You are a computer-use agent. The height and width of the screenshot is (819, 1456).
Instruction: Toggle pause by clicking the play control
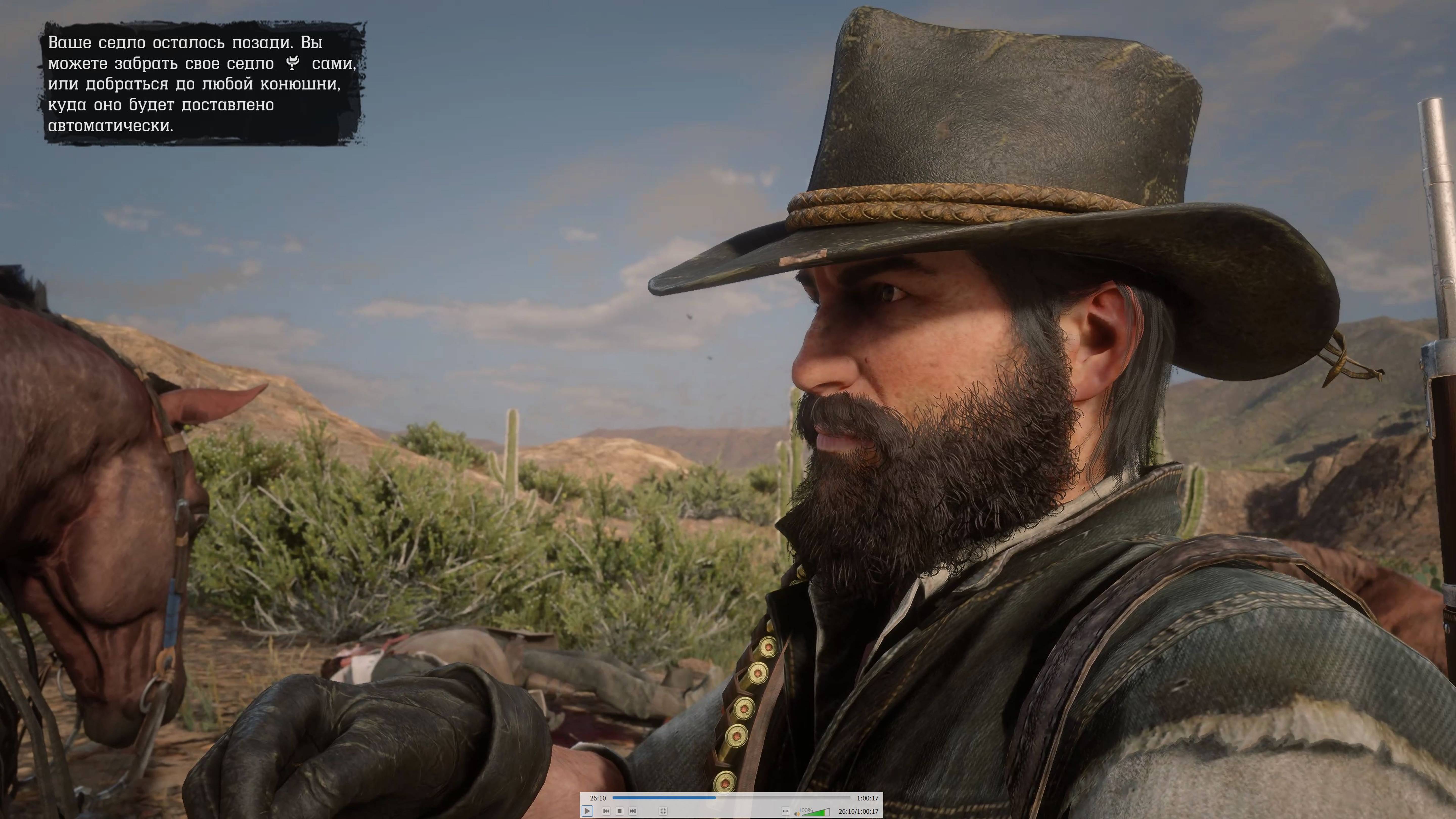tap(588, 811)
